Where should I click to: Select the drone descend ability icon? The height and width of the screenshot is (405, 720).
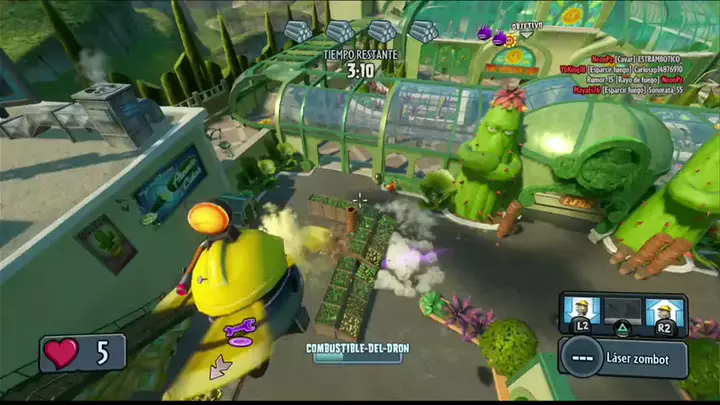coord(580,311)
